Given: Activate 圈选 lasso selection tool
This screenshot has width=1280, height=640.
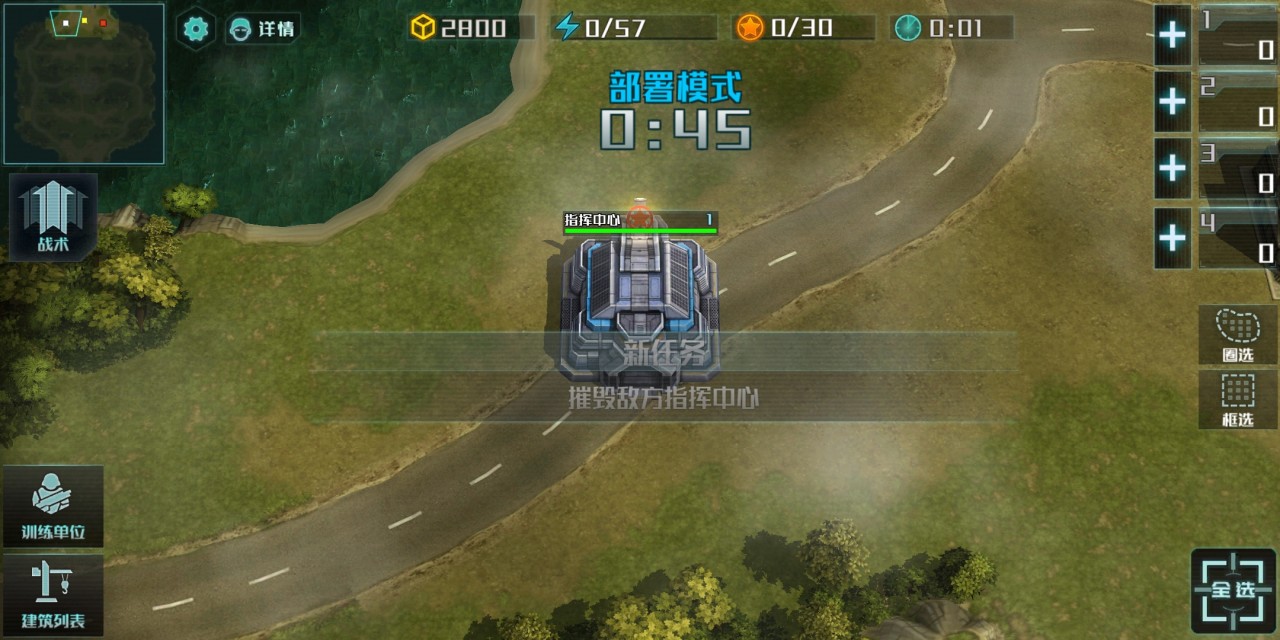Looking at the screenshot, I should coord(1237,335).
